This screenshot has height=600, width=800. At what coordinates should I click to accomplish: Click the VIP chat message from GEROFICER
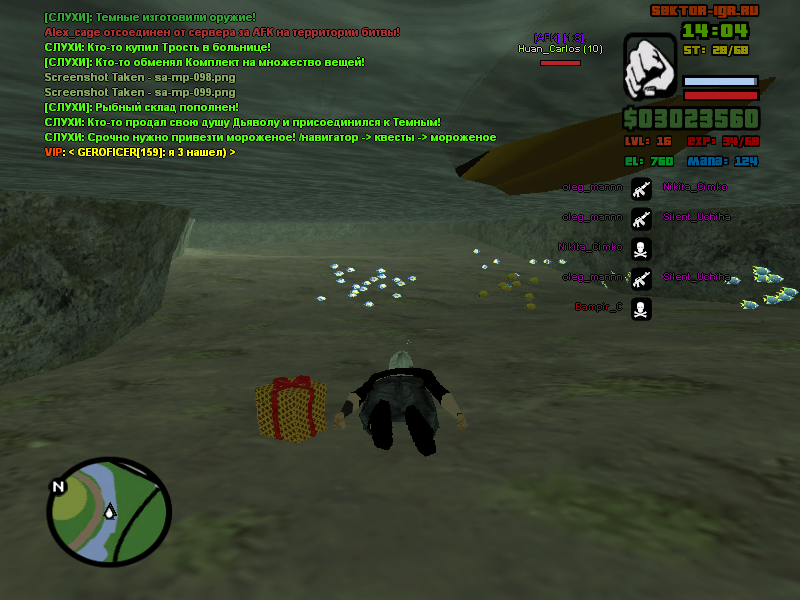point(140,152)
